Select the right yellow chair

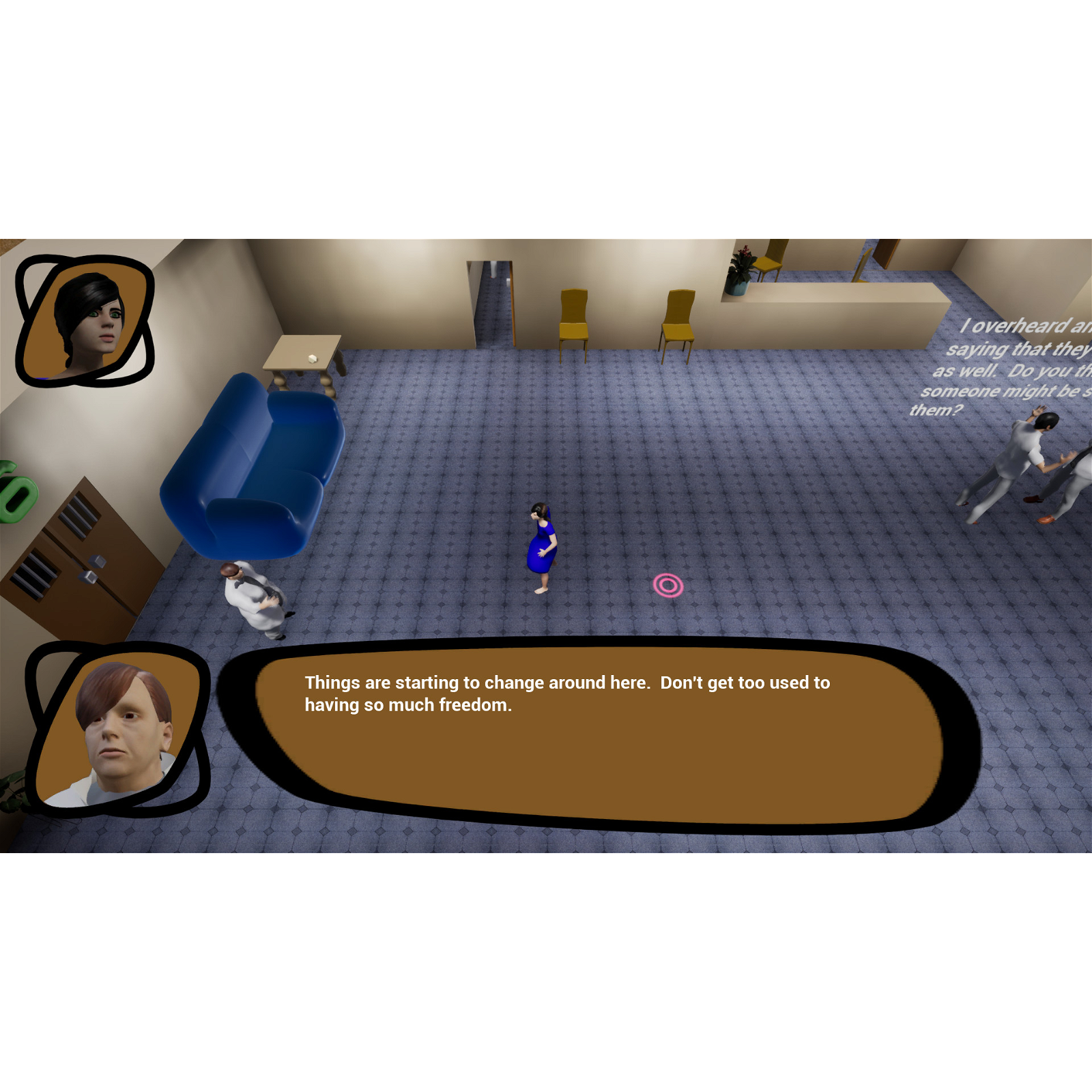677,317
